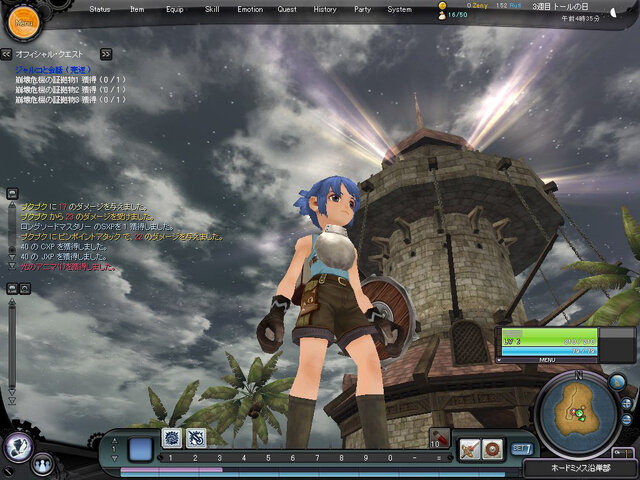The width and height of the screenshot is (640, 480).
Task: Open the Status menu
Action: pyautogui.click(x=100, y=9)
